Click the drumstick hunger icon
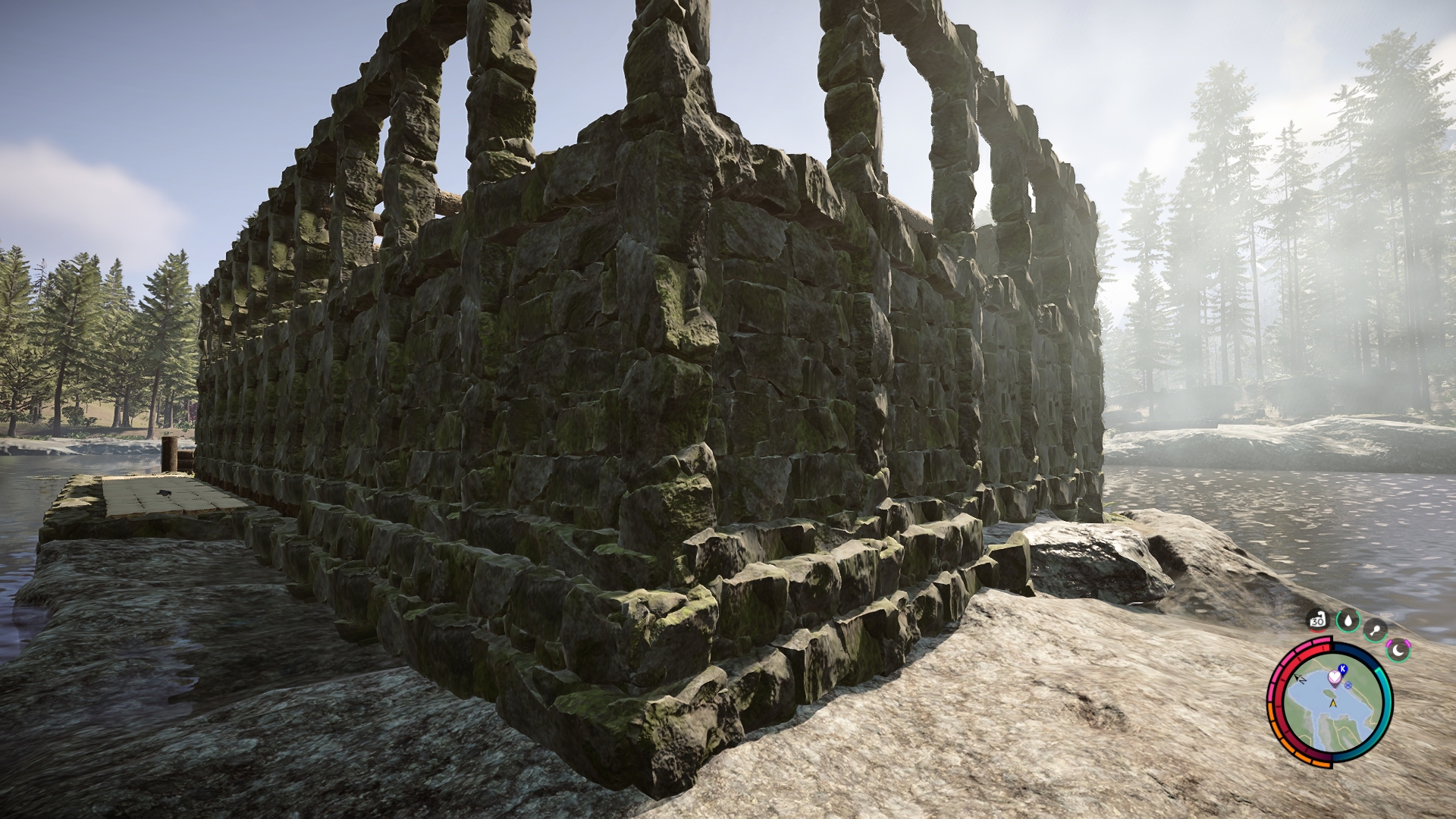 1375,628
